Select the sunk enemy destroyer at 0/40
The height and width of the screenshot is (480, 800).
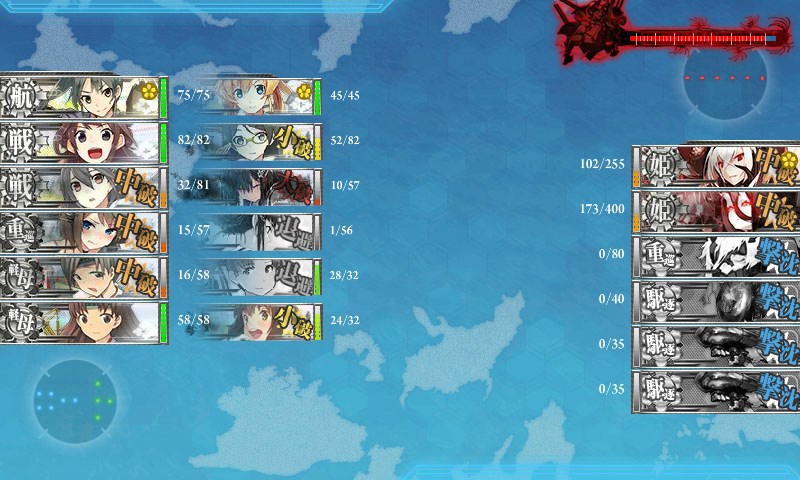pyautogui.click(x=715, y=300)
